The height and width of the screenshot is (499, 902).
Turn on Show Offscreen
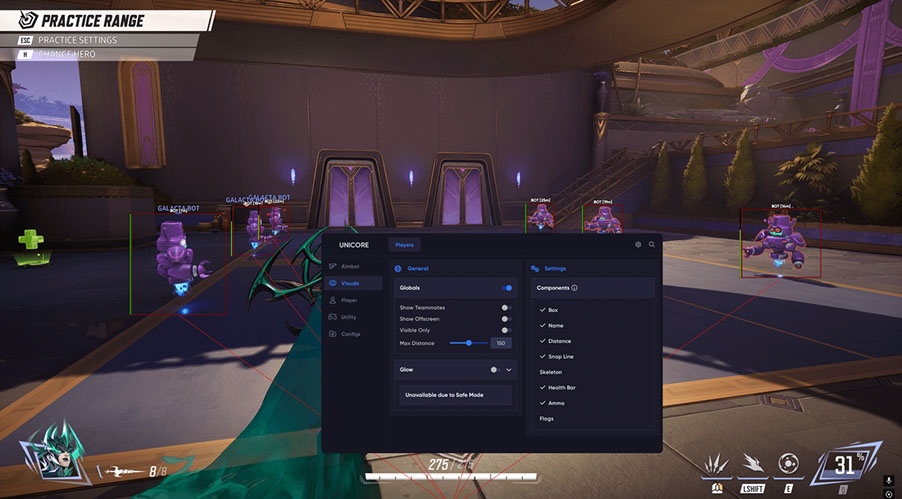(x=507, y=318)
